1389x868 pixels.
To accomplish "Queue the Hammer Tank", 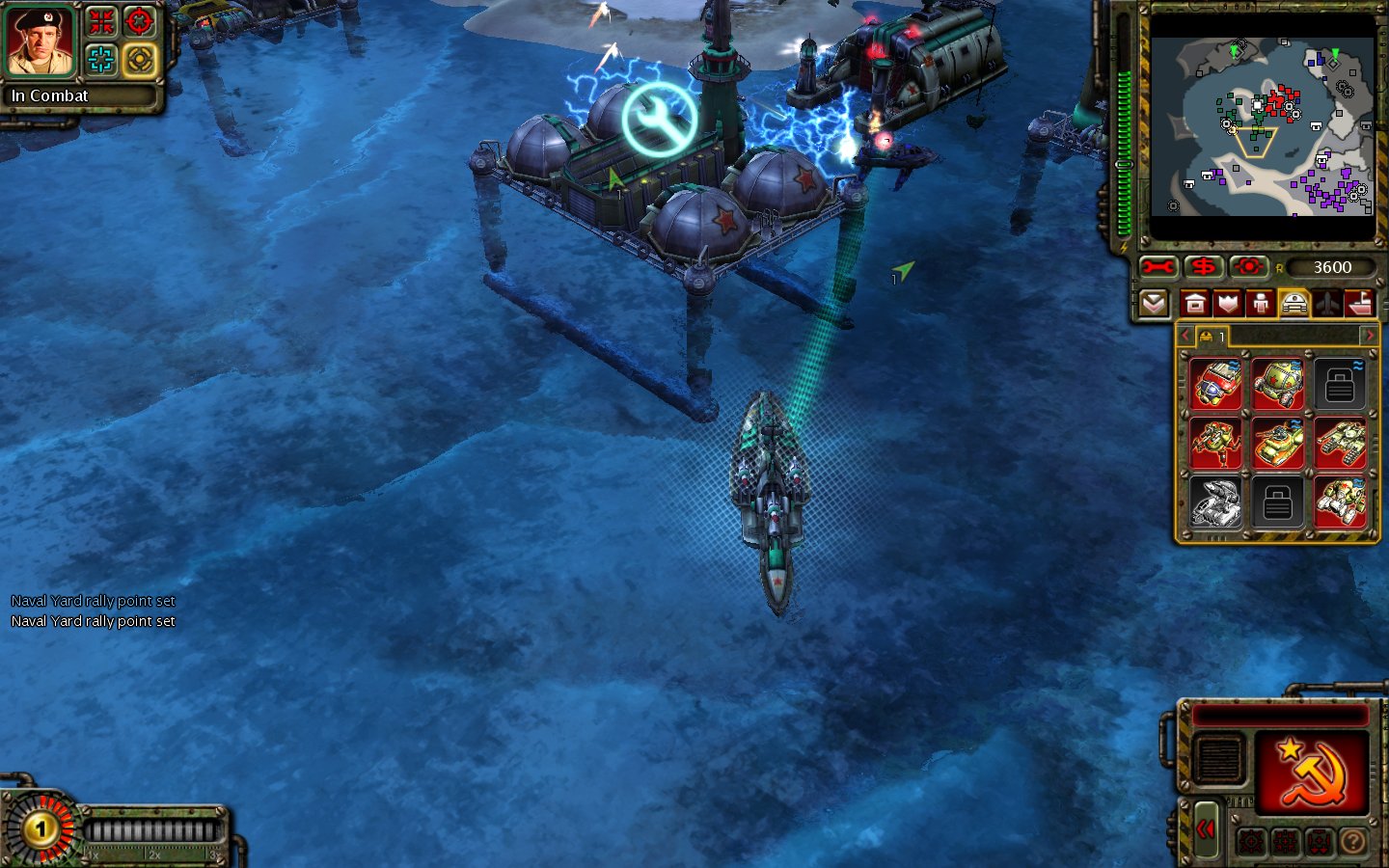I will pos(1341,443).
